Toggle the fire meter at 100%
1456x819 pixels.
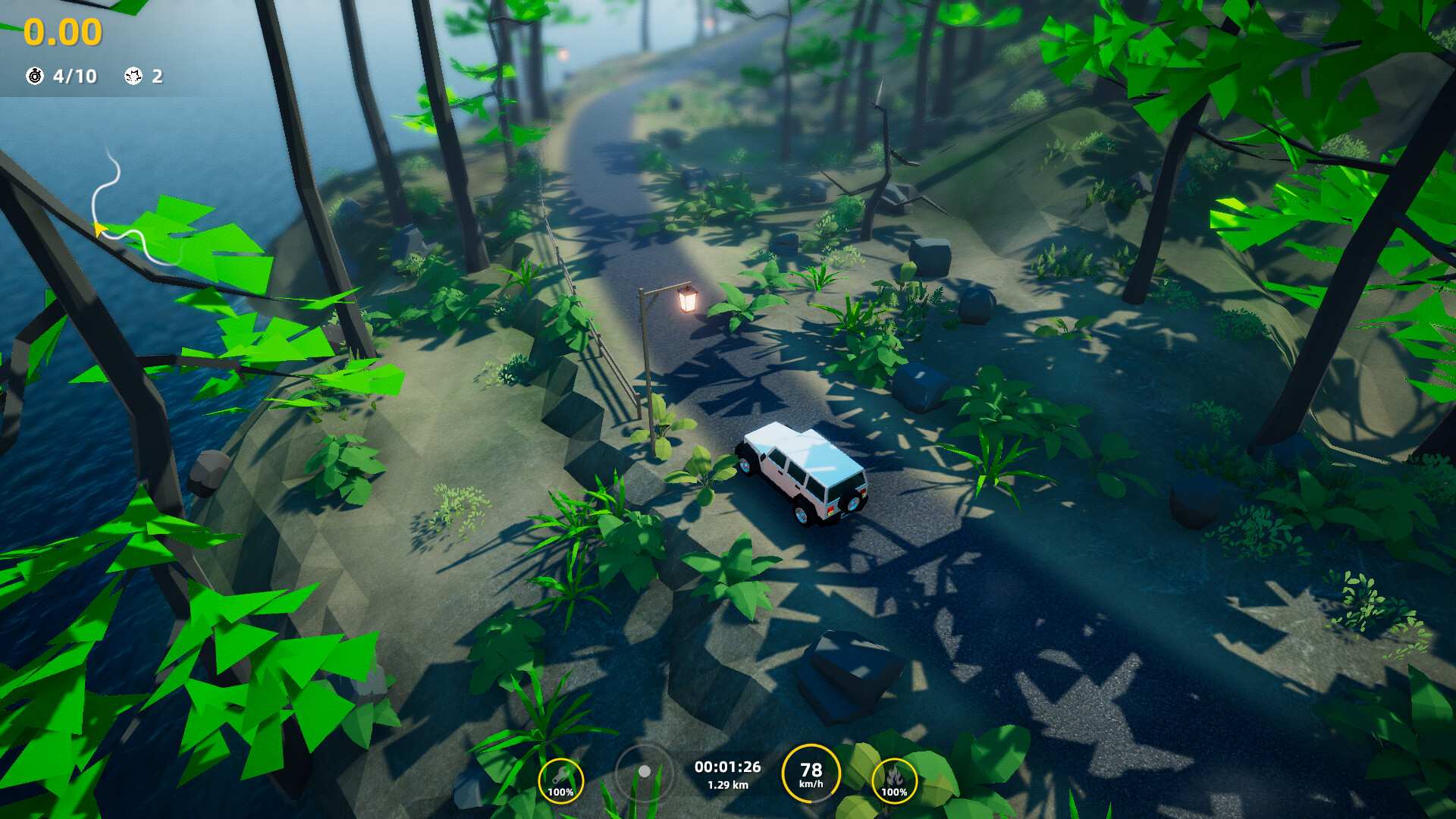pos(895,792)
